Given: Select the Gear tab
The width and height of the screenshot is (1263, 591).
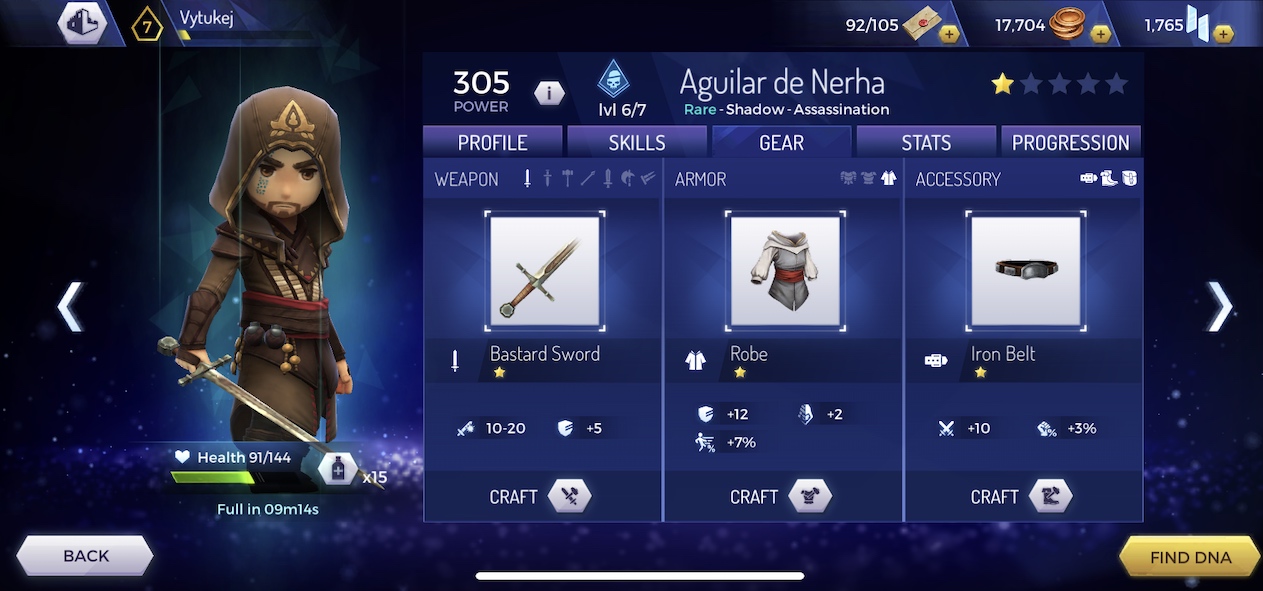Looking at the screenshot, I should (781, 142).
